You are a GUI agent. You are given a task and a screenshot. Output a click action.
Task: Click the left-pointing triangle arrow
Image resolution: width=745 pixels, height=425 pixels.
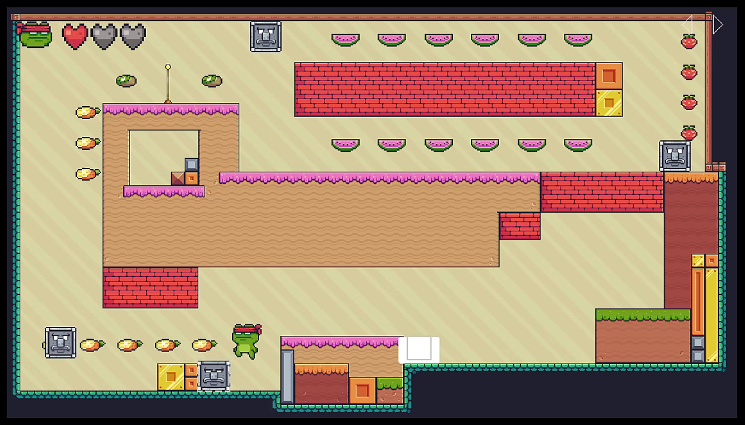[689, 22]
